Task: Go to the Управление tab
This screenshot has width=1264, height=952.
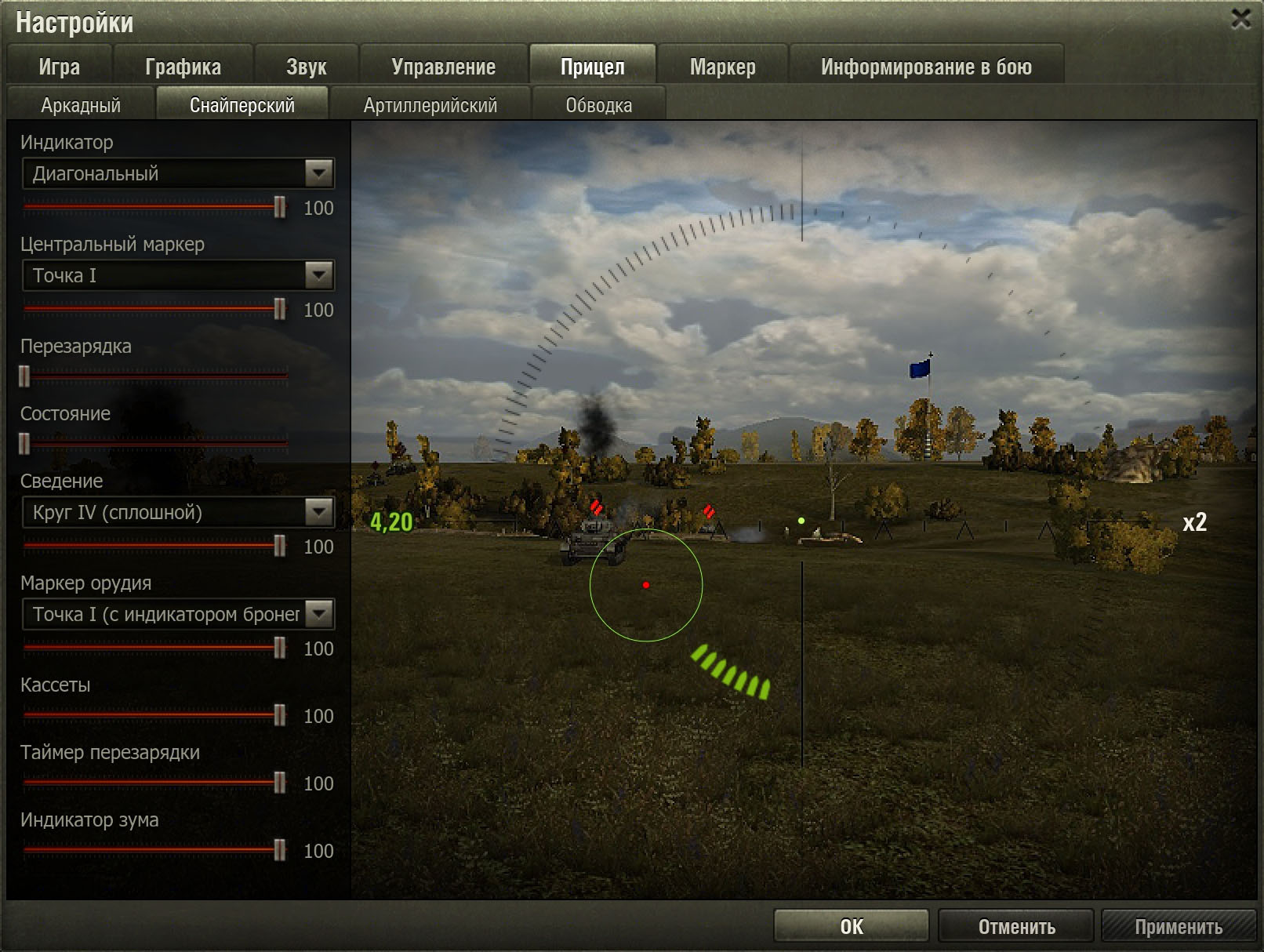Action: click(443, 66)
